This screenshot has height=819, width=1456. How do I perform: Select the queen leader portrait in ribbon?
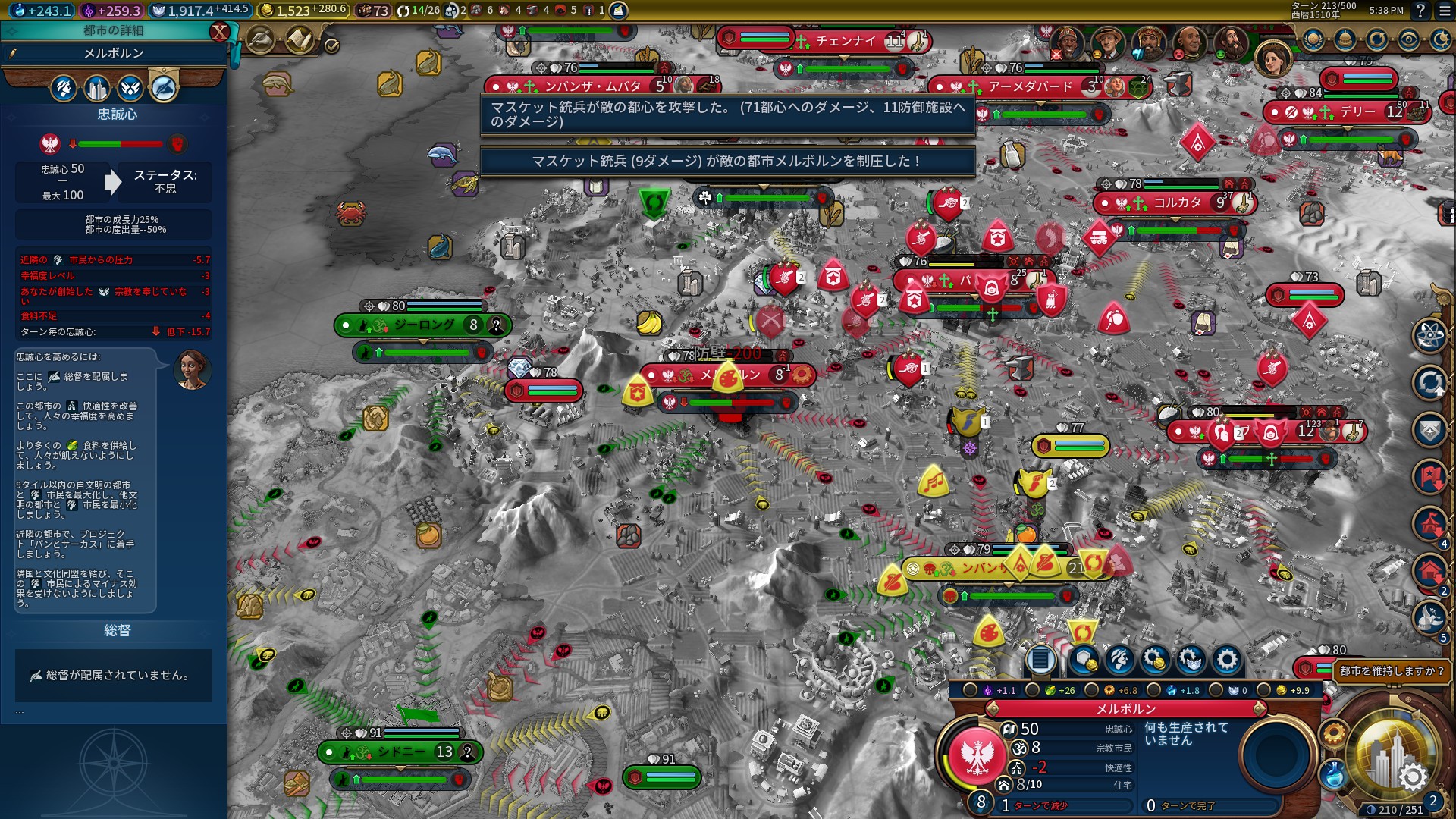(x=1273, y=58)
